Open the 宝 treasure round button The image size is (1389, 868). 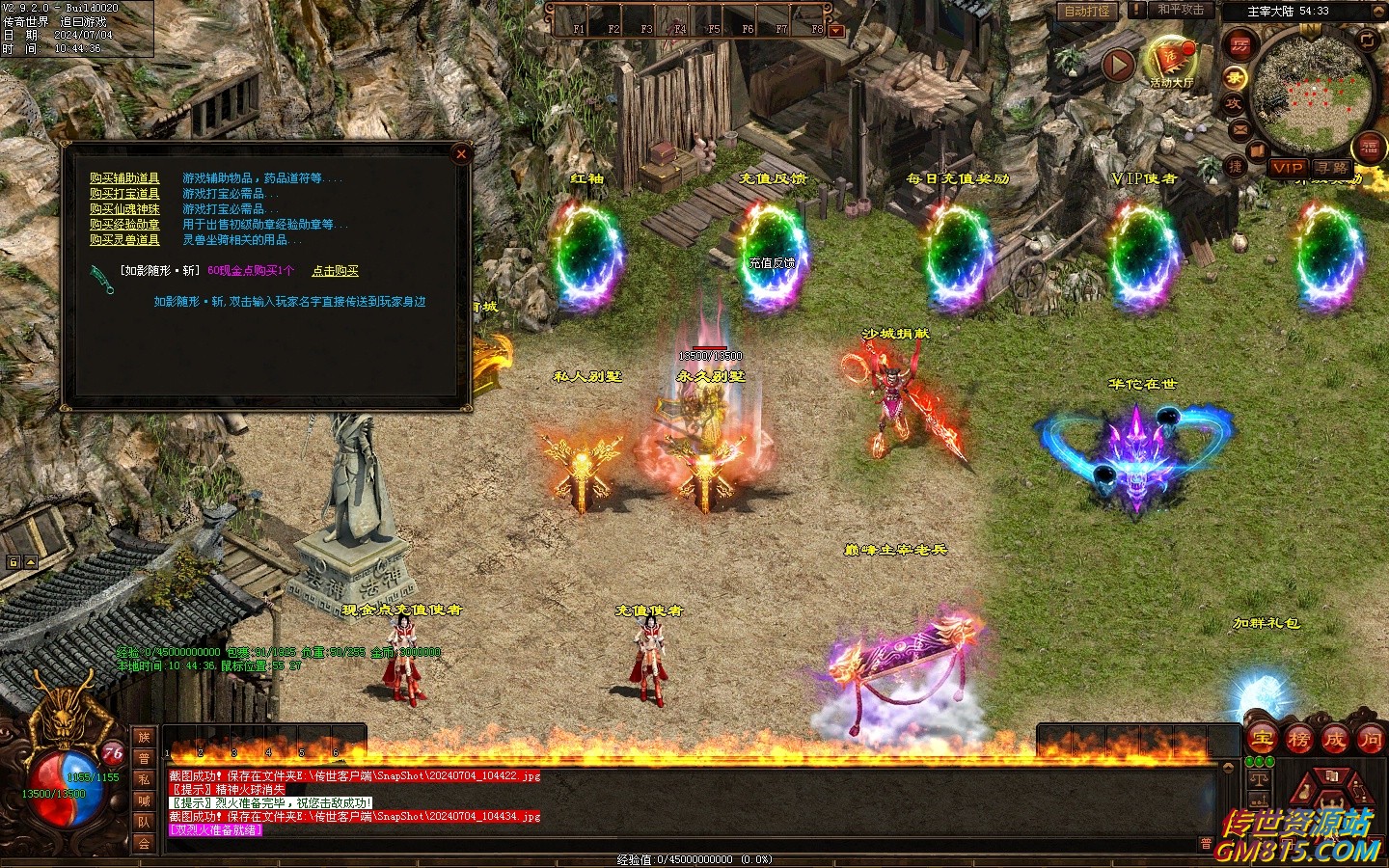(1263, 740)
